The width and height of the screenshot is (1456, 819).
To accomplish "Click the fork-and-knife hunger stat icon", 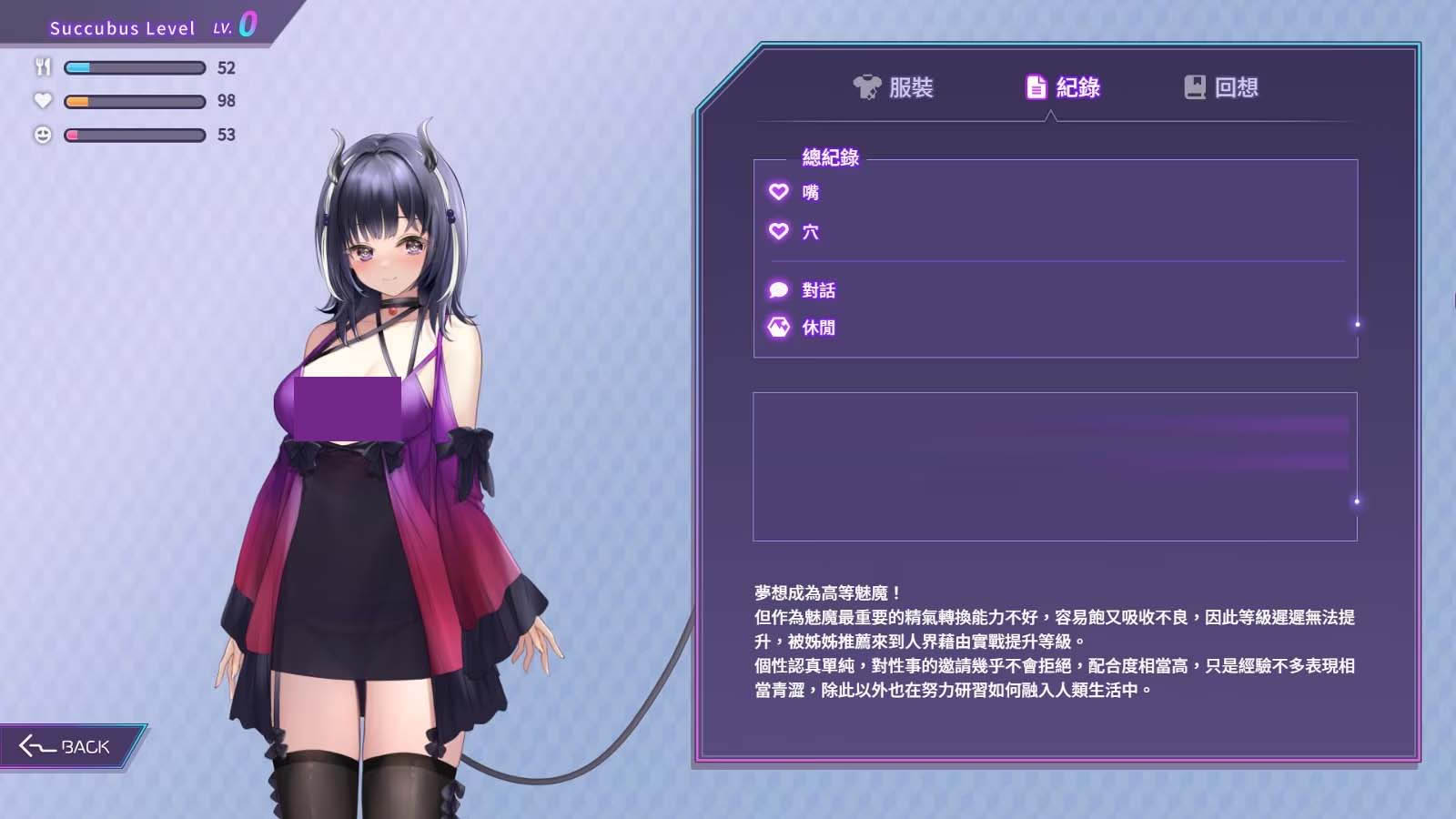I will click(x=41, y=66).
